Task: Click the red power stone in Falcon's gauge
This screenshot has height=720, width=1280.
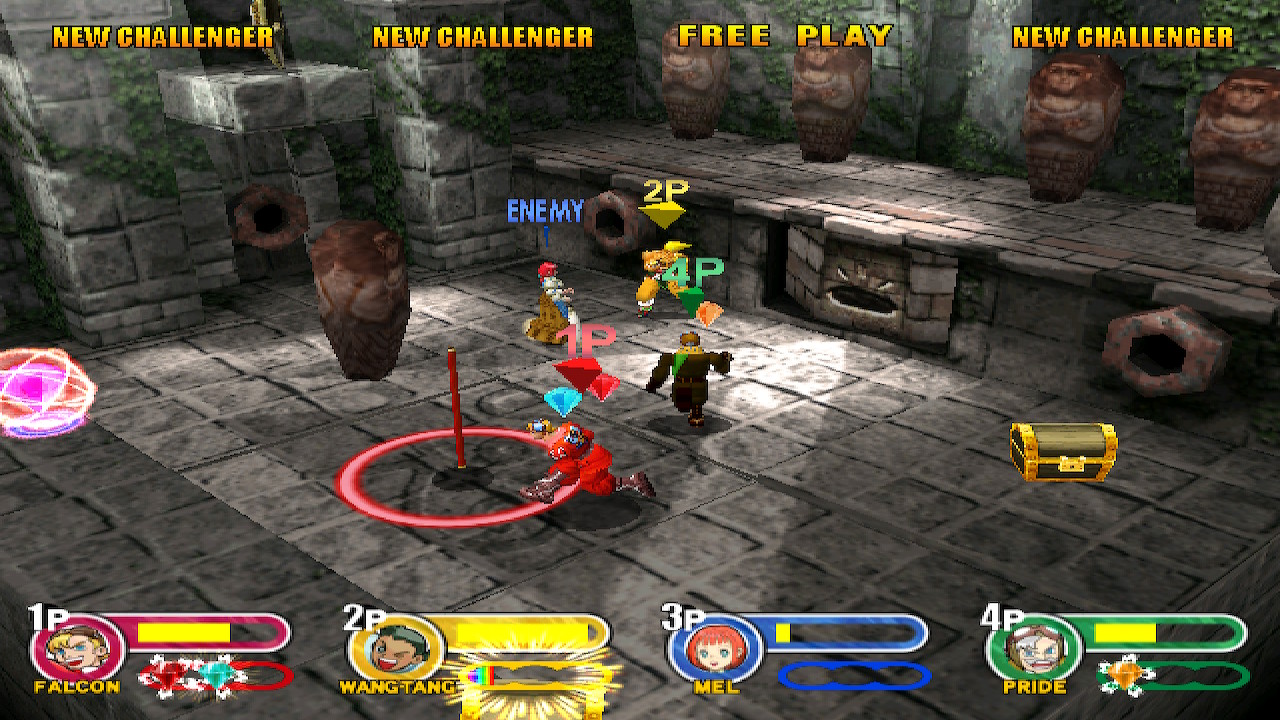Action: coord(170,676)
